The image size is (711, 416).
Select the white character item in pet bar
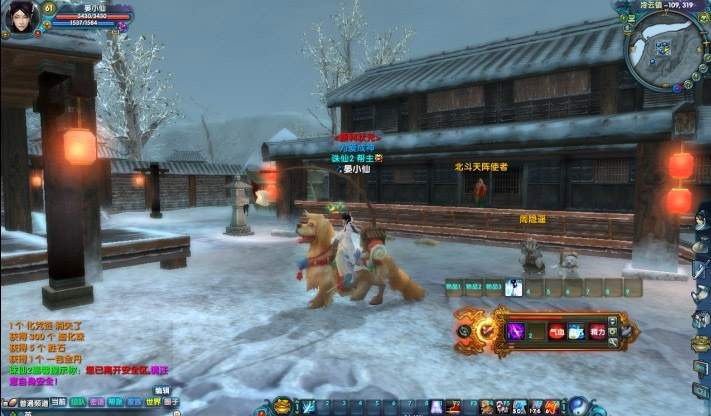tap(513, 288)
